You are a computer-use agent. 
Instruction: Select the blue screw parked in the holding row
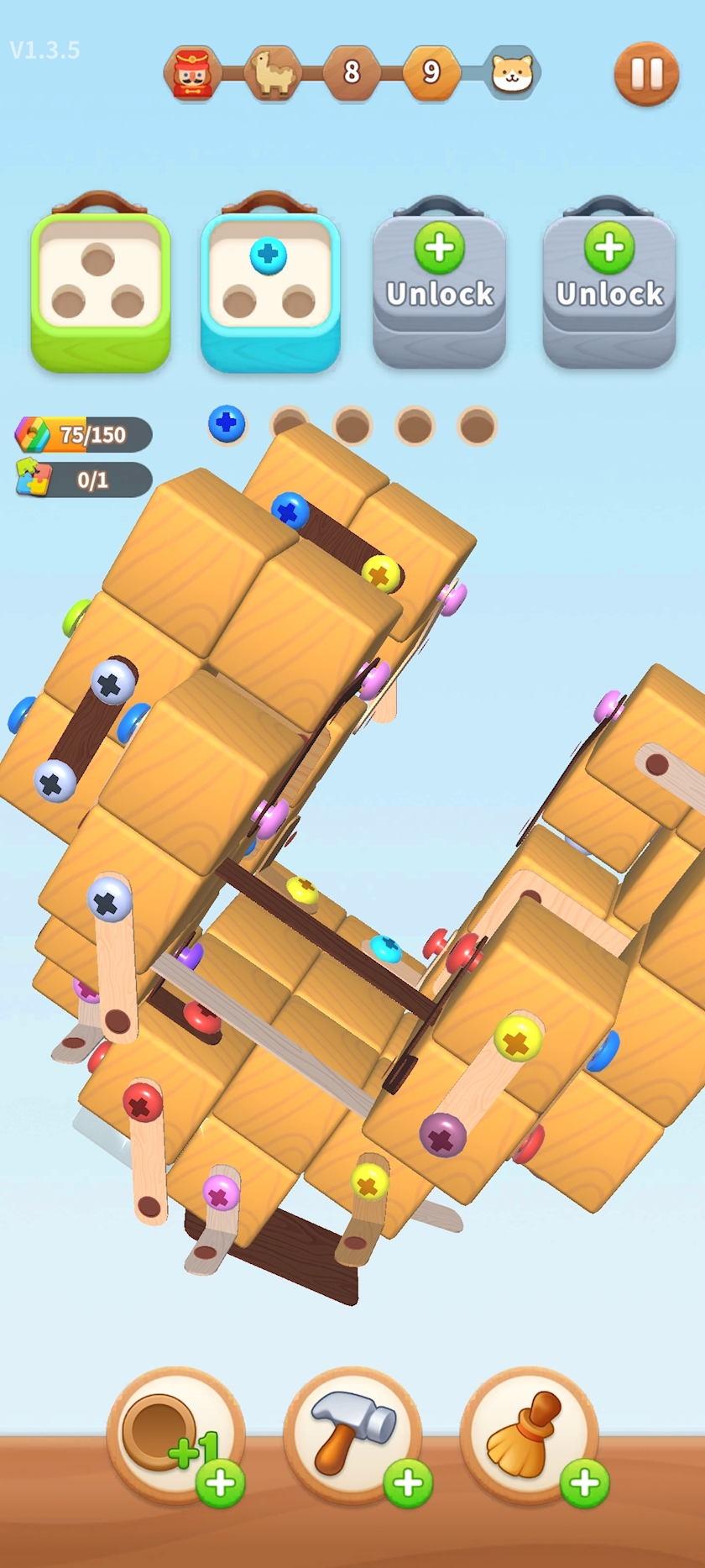(227, 424)
